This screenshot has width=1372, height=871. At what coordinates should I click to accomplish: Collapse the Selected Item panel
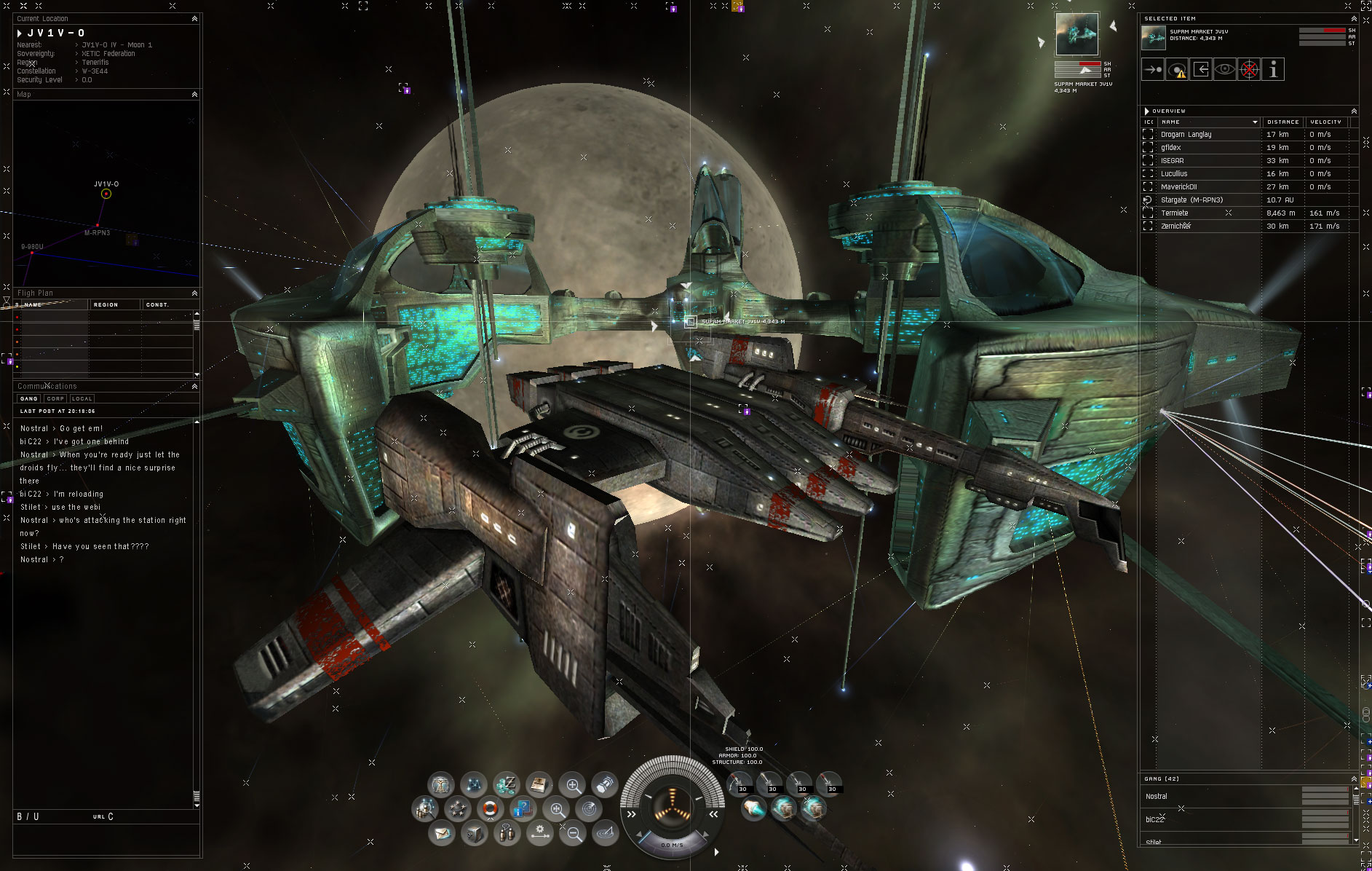click(1354, 19)
